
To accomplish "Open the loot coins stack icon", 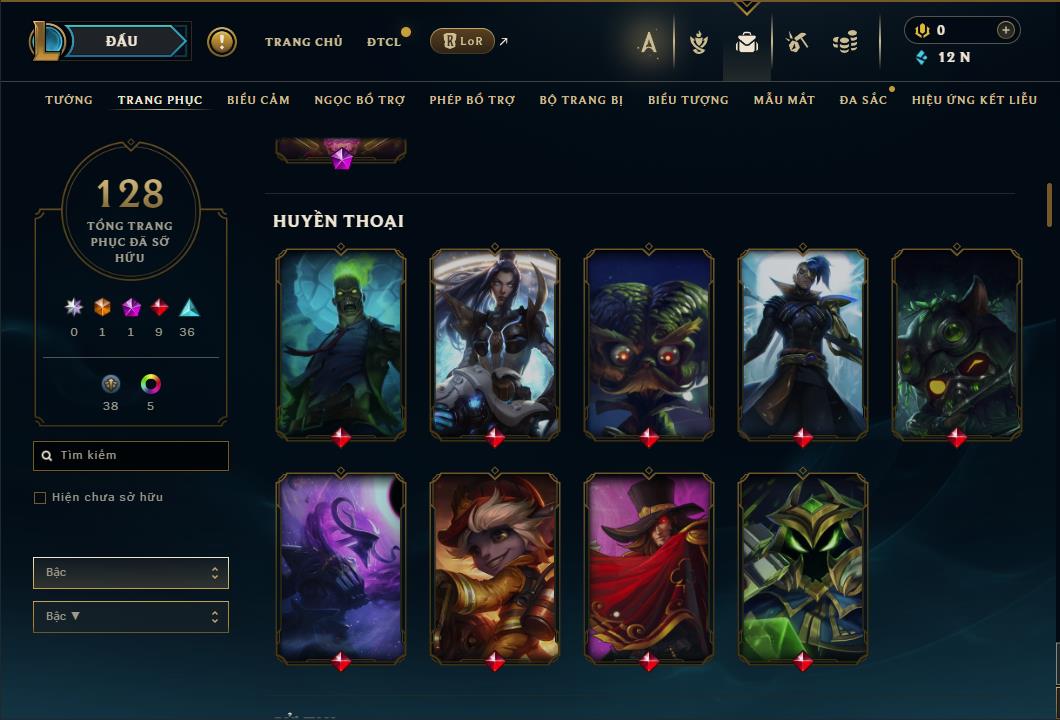I will click(845, 42).
